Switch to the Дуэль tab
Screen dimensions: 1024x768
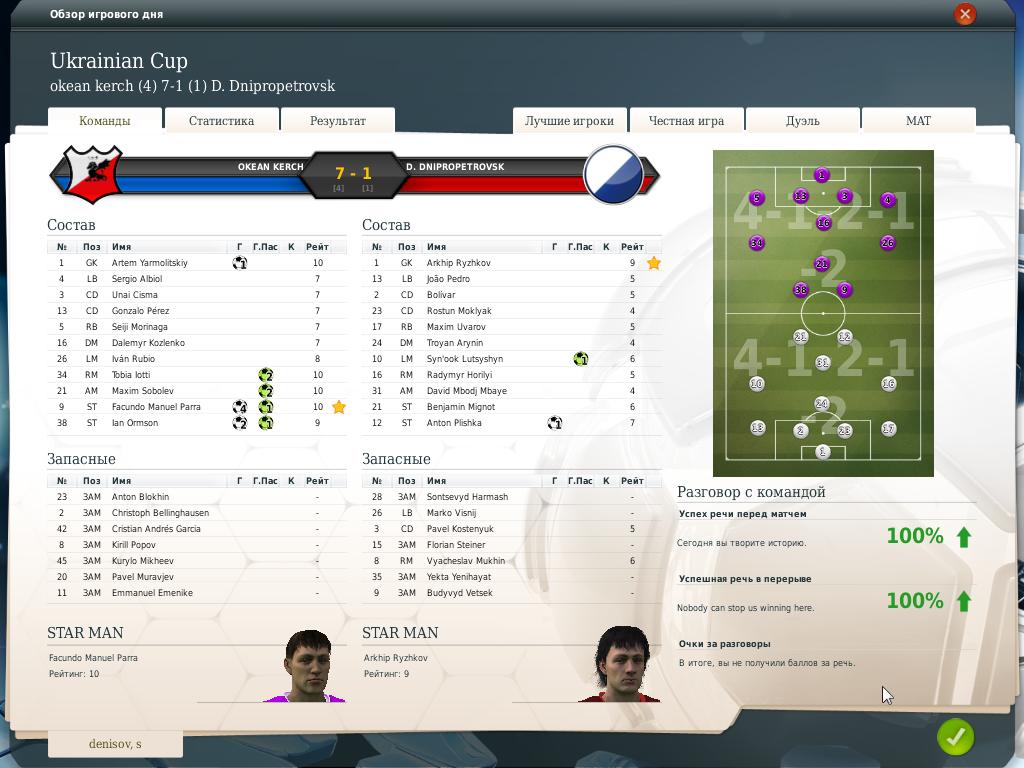(802, 121)
